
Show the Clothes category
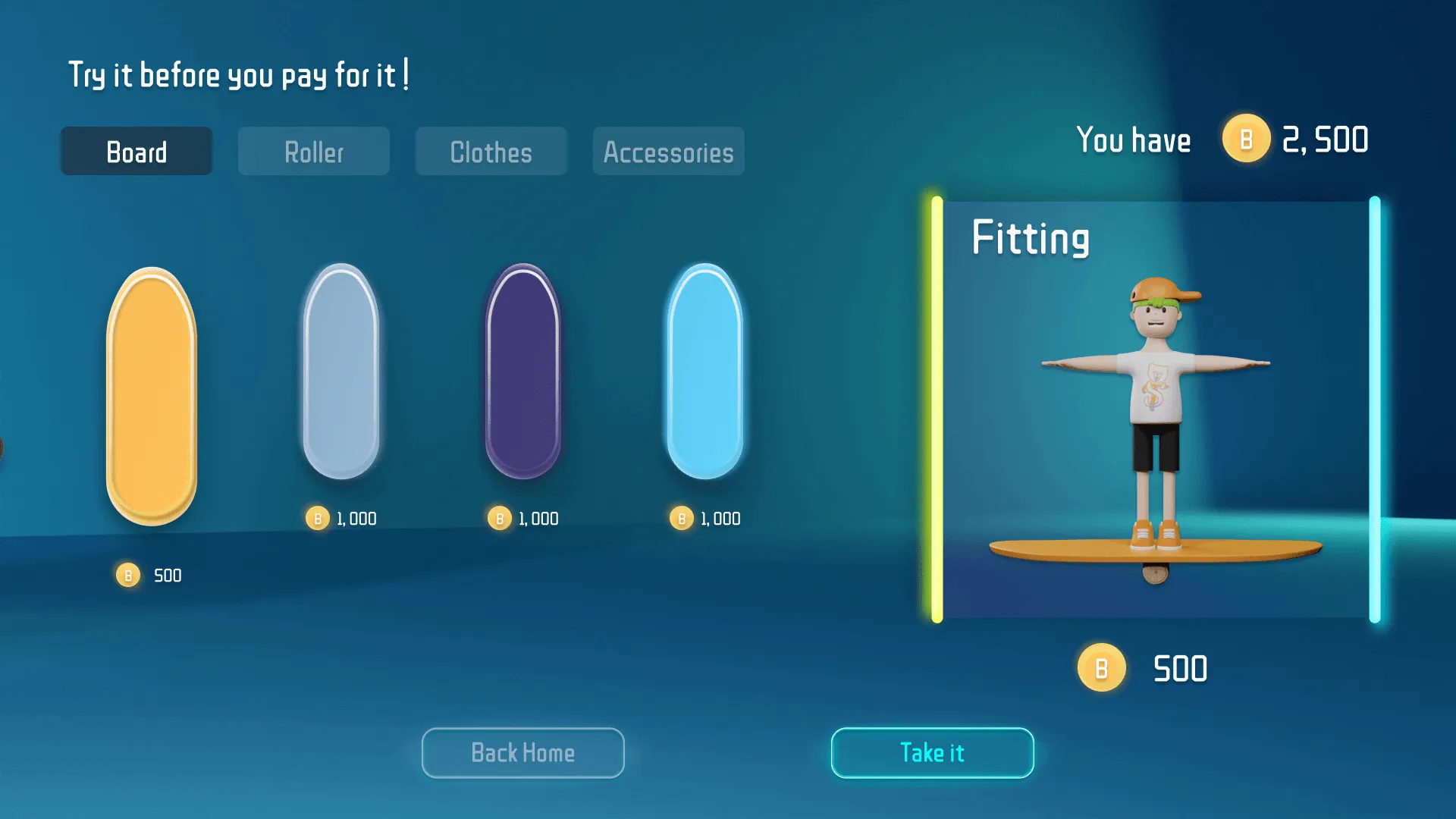pos(491,152)
